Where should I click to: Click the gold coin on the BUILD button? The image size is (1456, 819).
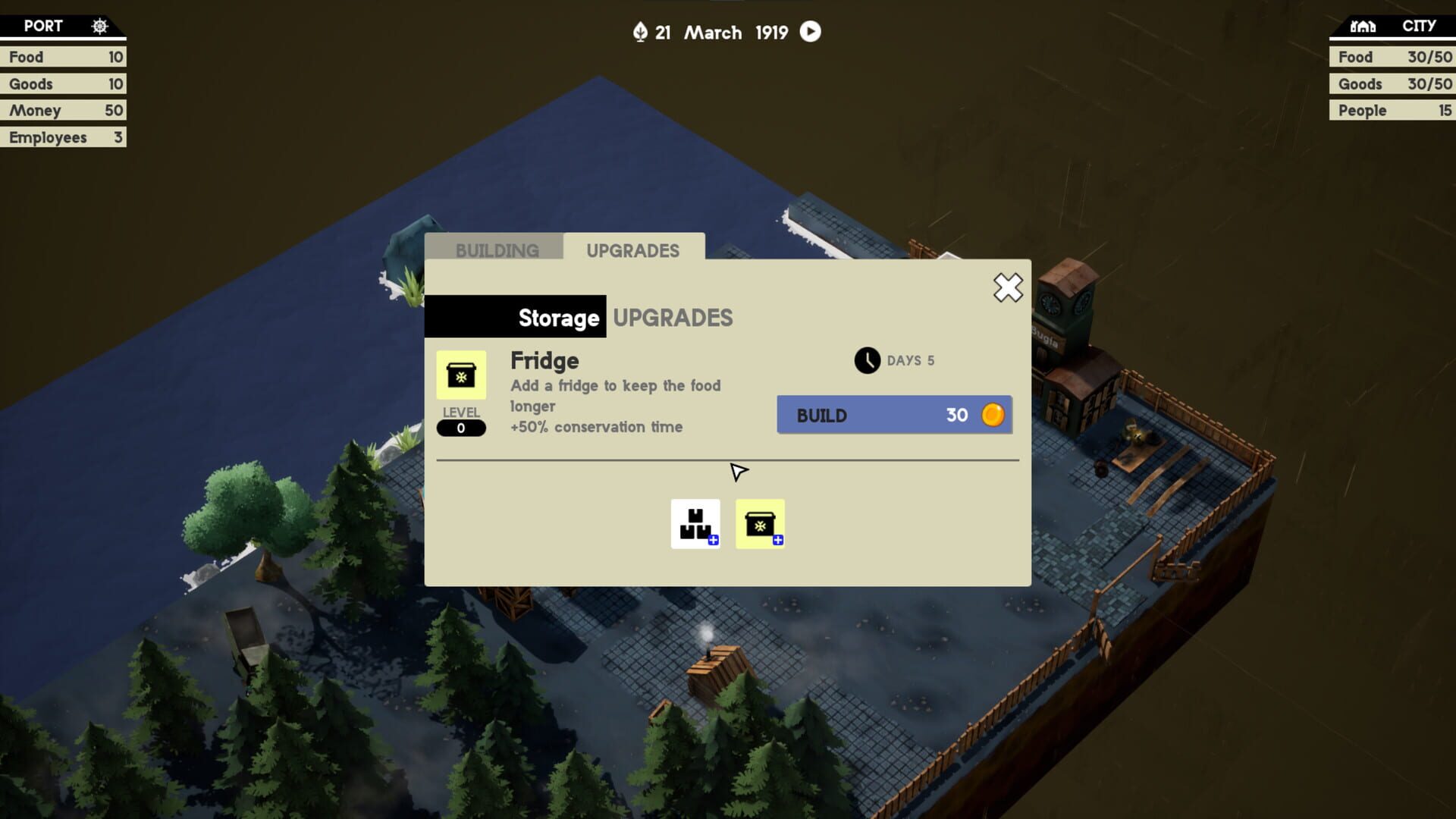click(993, 415)
